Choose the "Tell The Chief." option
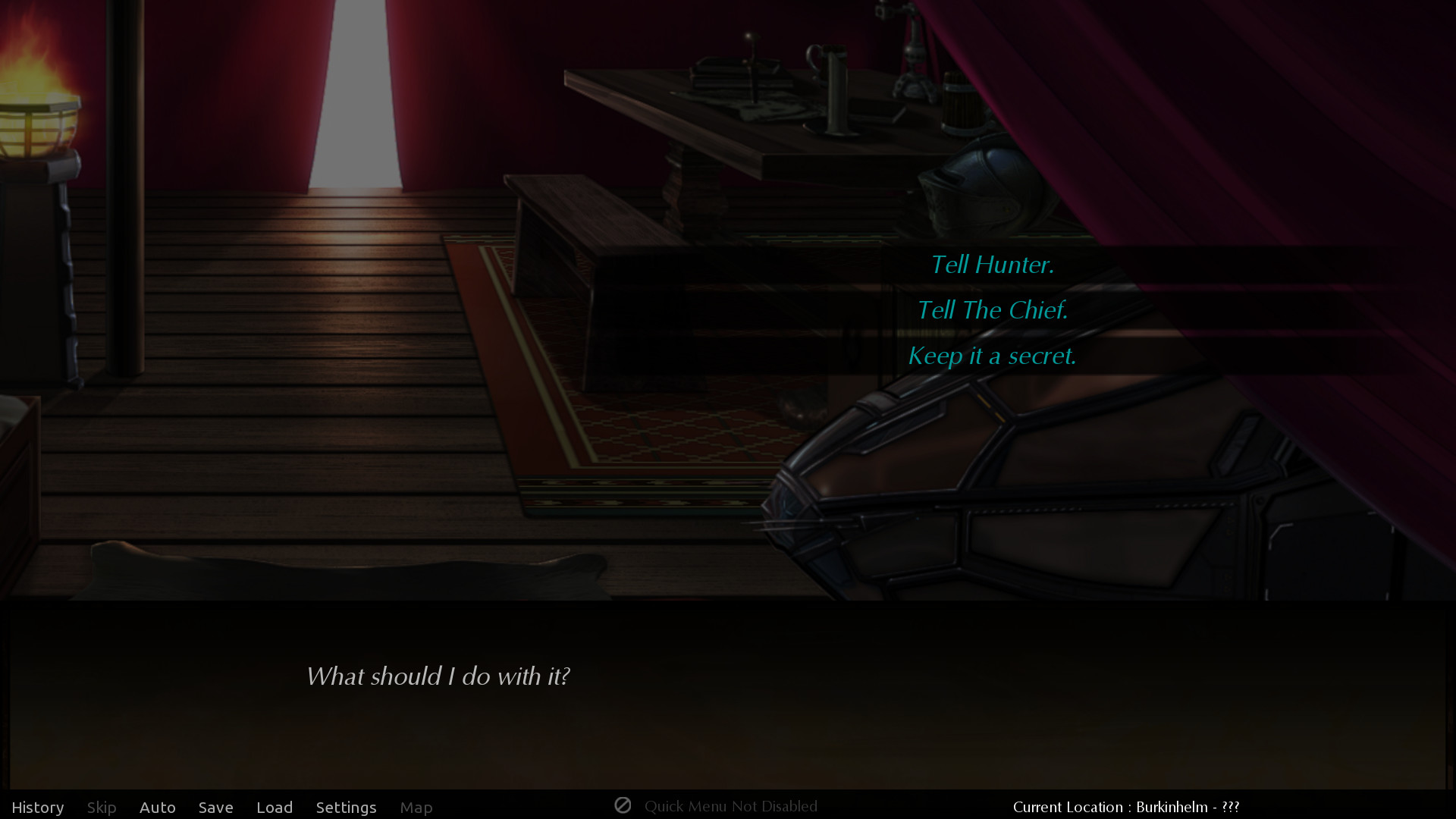The height and width of the screenshot is (819, 1456). (x=992, y=310)
